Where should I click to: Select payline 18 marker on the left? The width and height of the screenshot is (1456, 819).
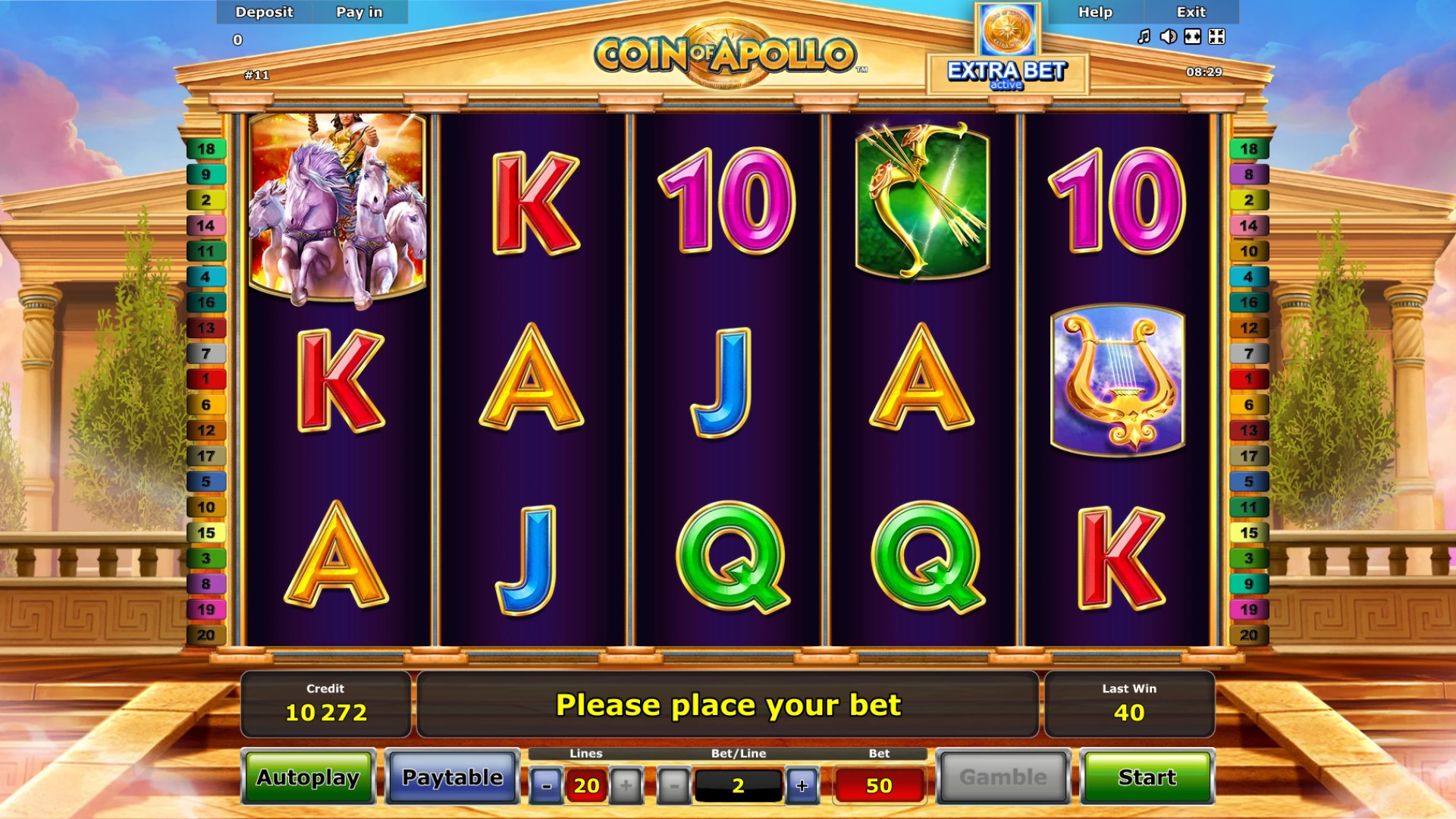click(206, 149)
